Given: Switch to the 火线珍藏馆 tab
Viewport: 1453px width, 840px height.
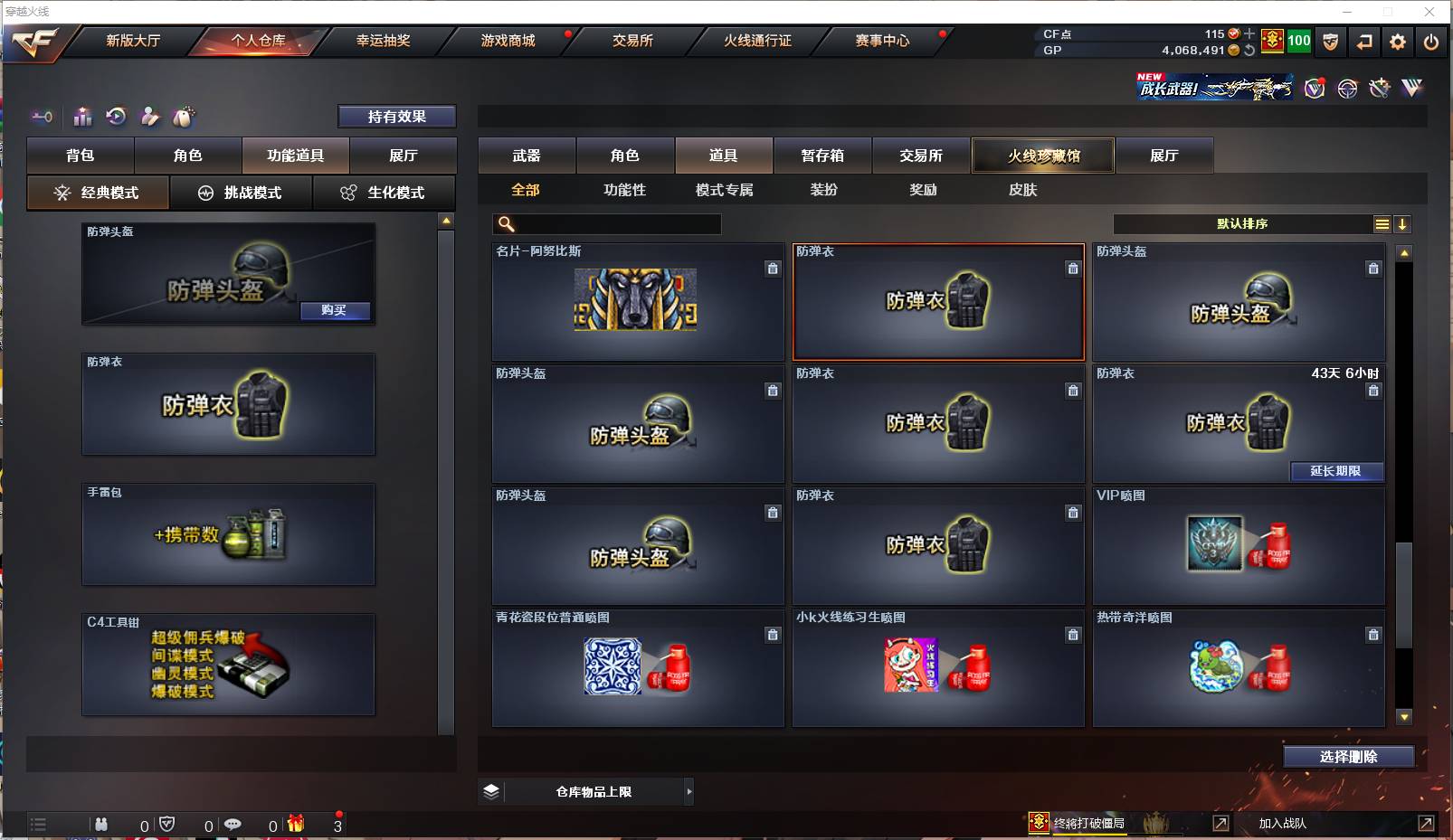Looking at the screenshot, I should pos(1043,155).
